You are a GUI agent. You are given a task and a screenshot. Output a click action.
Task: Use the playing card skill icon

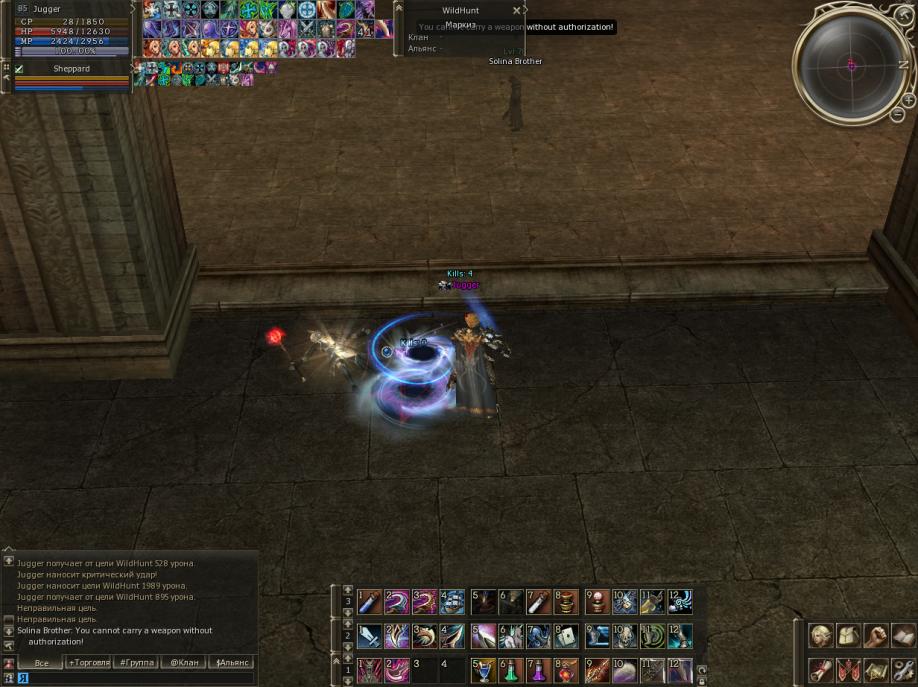[567, 635]
